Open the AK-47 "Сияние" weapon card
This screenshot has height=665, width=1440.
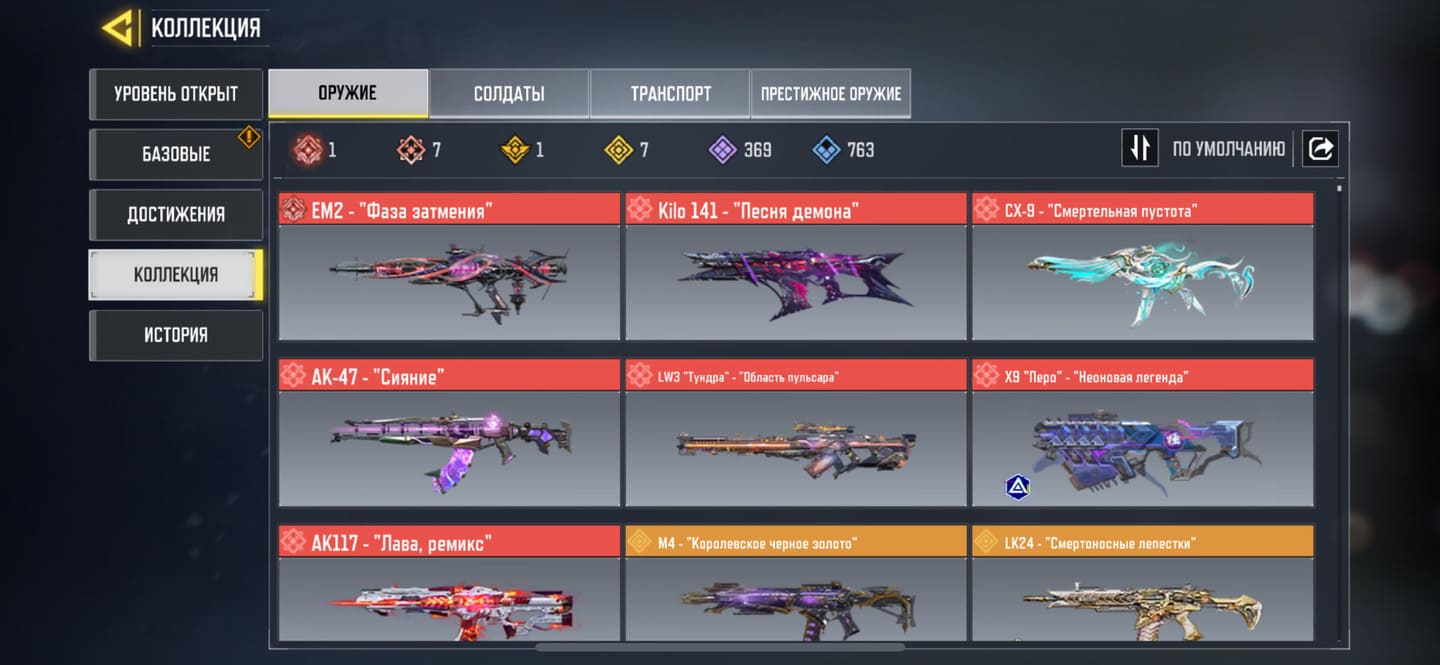pos(449,435)
